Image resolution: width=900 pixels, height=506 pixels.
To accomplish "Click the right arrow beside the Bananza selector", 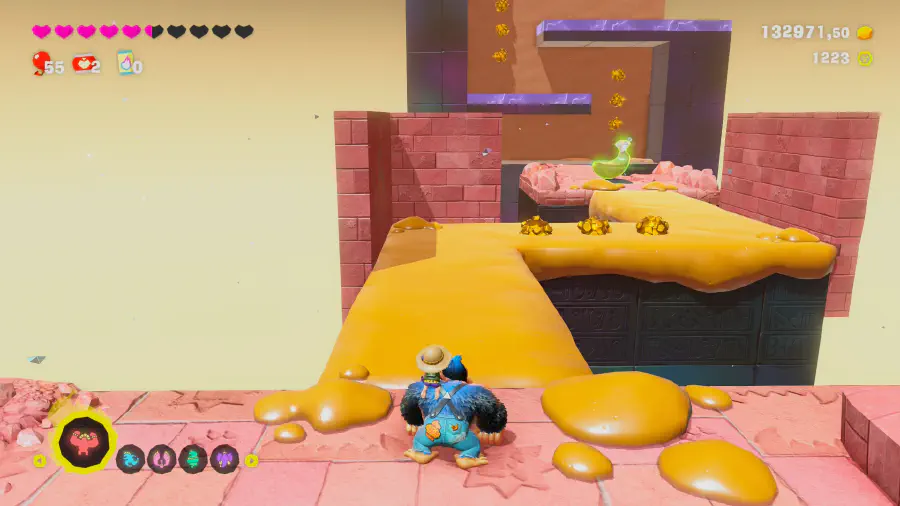I will pos(252,460).
